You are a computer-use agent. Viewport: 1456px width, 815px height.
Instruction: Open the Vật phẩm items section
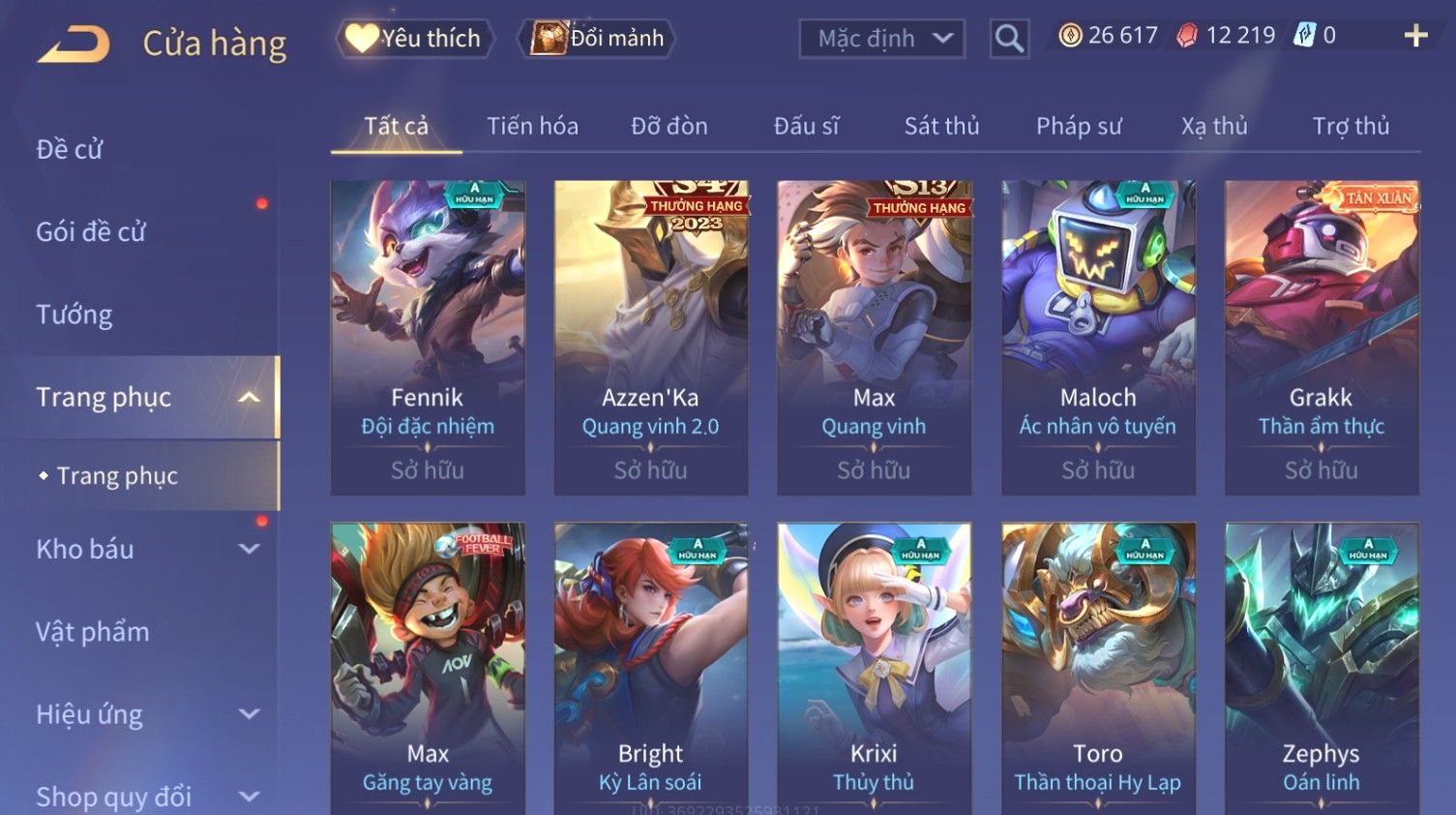tap(93, 632)
